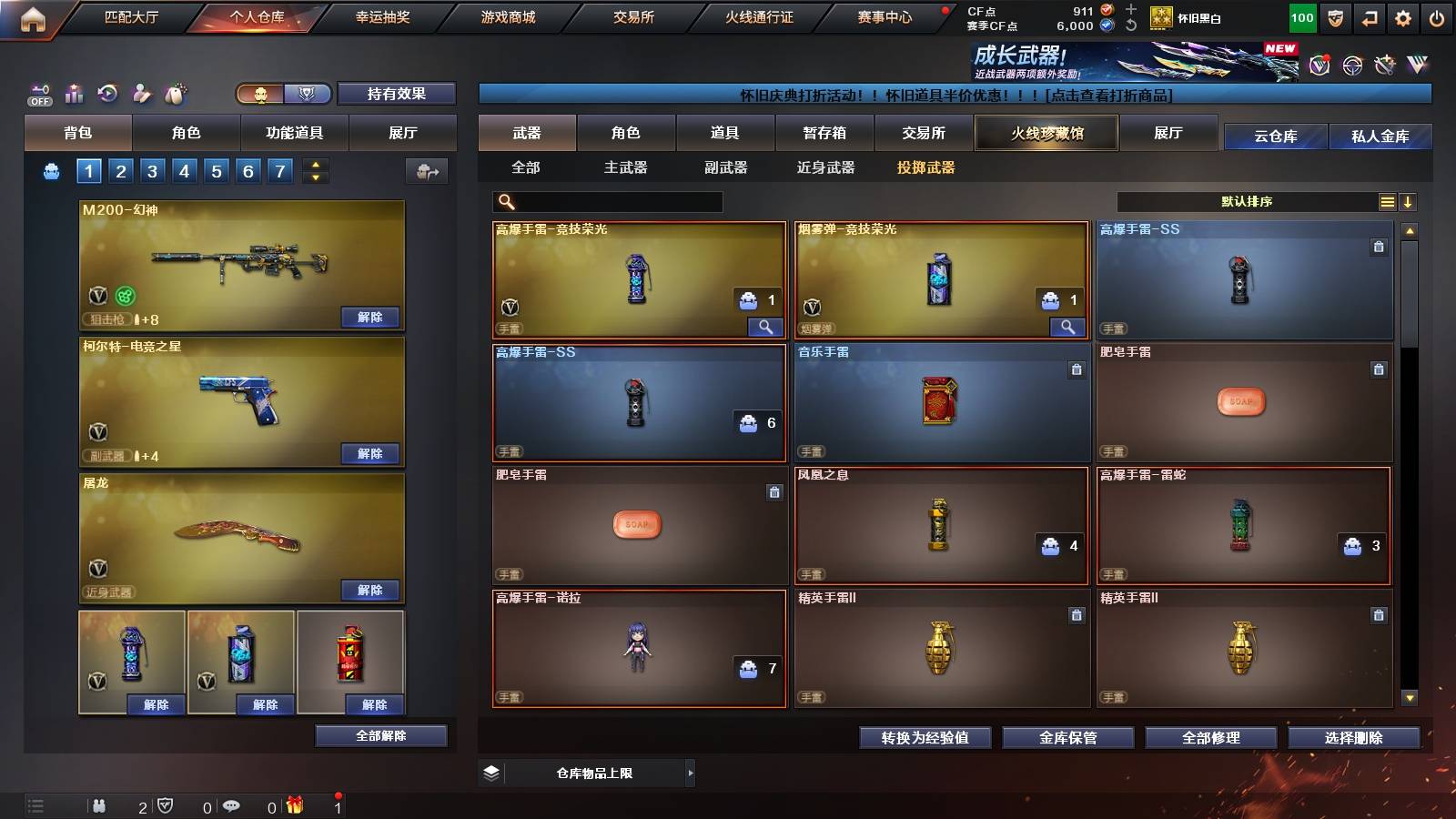Screen dimensions: 1456x819
Task: Select the character profile icon on left toolbar
Action: point(140,93)
